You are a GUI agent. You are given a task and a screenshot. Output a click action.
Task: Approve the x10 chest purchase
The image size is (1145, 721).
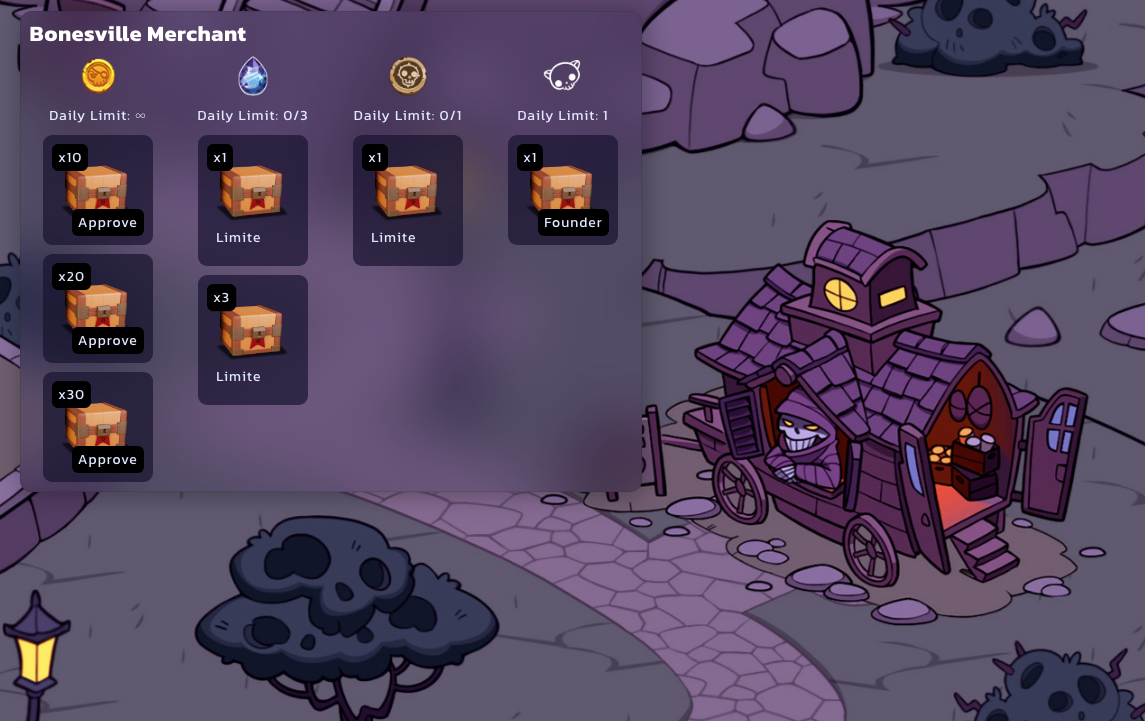point(107,223)
